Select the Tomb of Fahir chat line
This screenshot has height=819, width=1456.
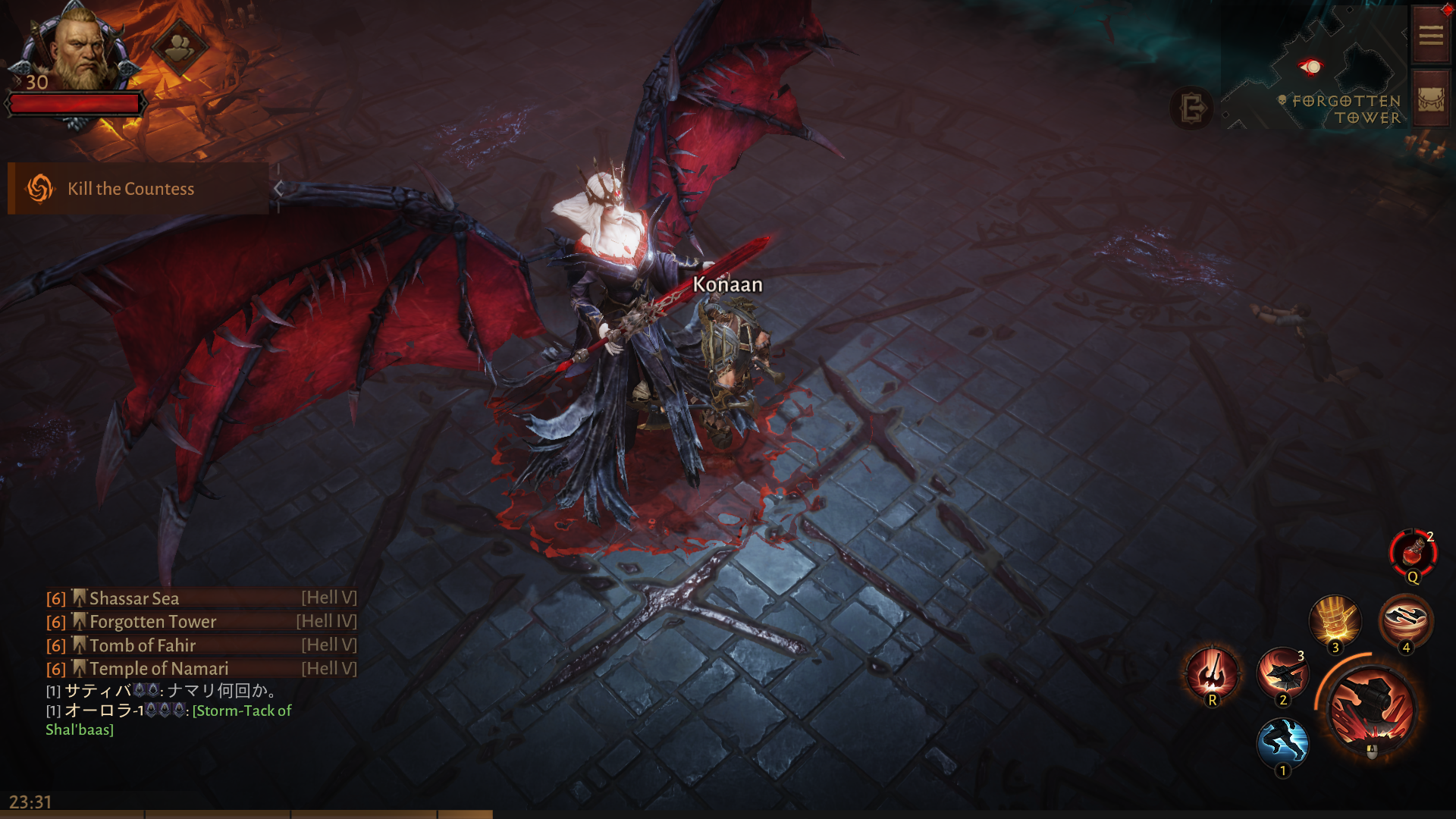(142, 645)
